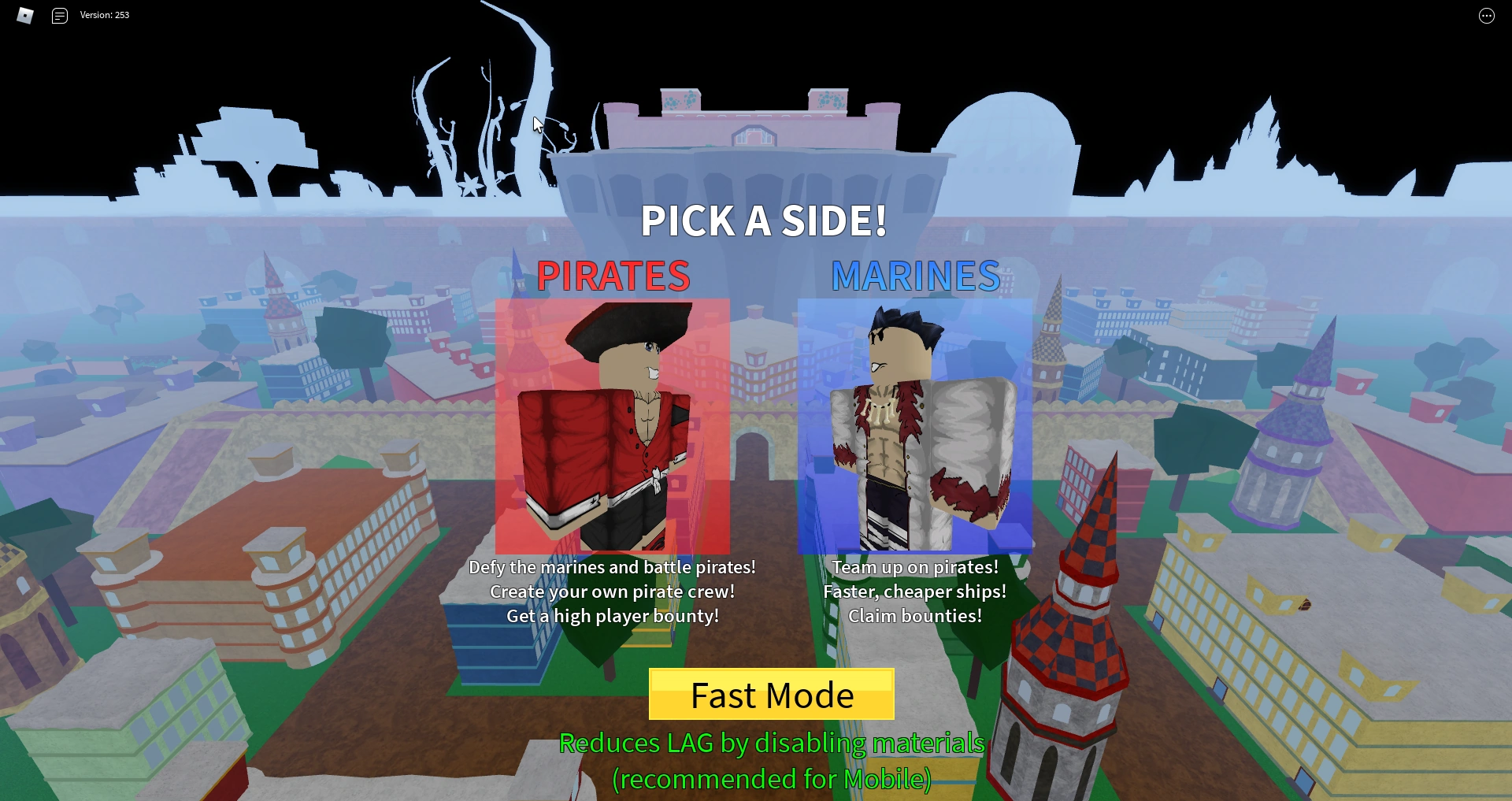Click the Roblox logo in the top bar

pyautogui.click(x=24, y=15)
